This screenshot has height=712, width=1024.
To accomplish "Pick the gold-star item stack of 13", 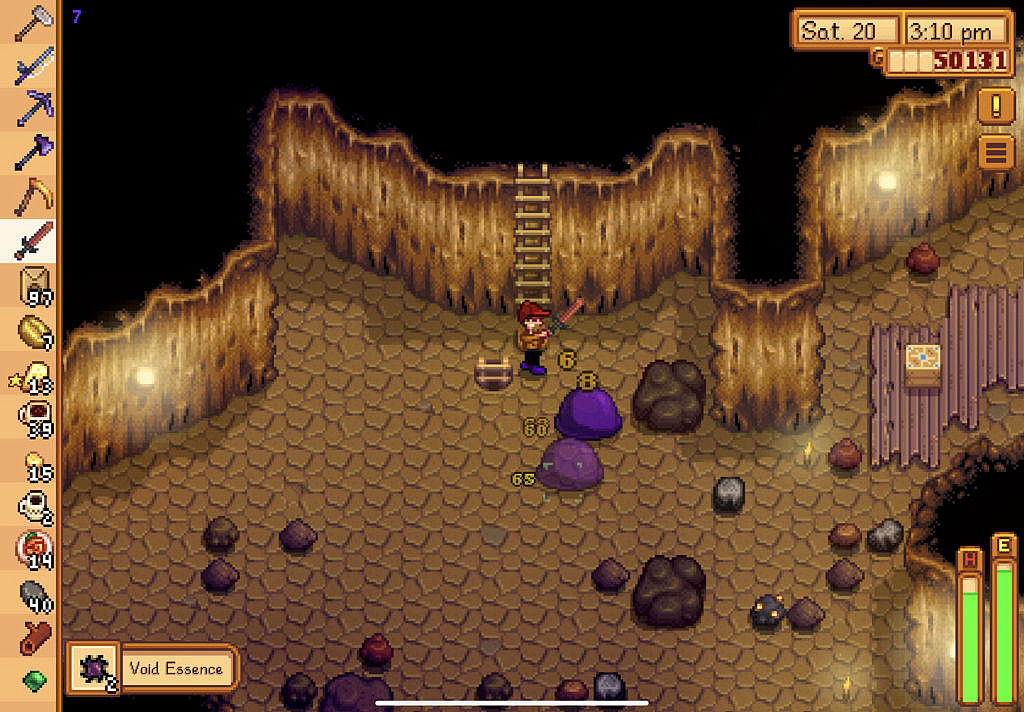I will pyautogui.click(x=34, y=373).
